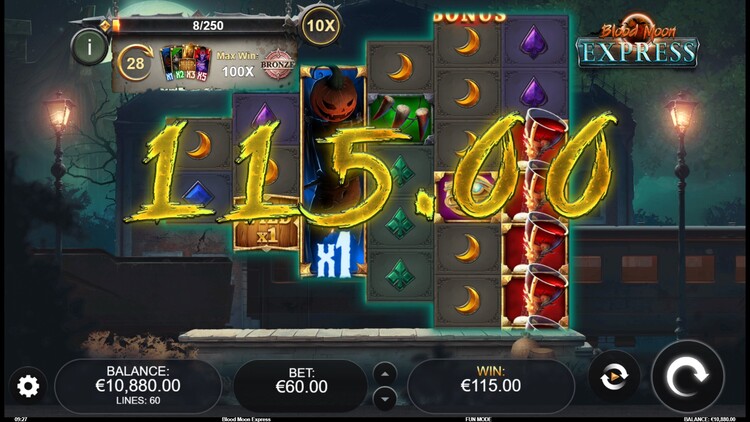This screenshot has width=750, height=422.
Task: Open the autoplay options
Action: (x=613, y=377)
